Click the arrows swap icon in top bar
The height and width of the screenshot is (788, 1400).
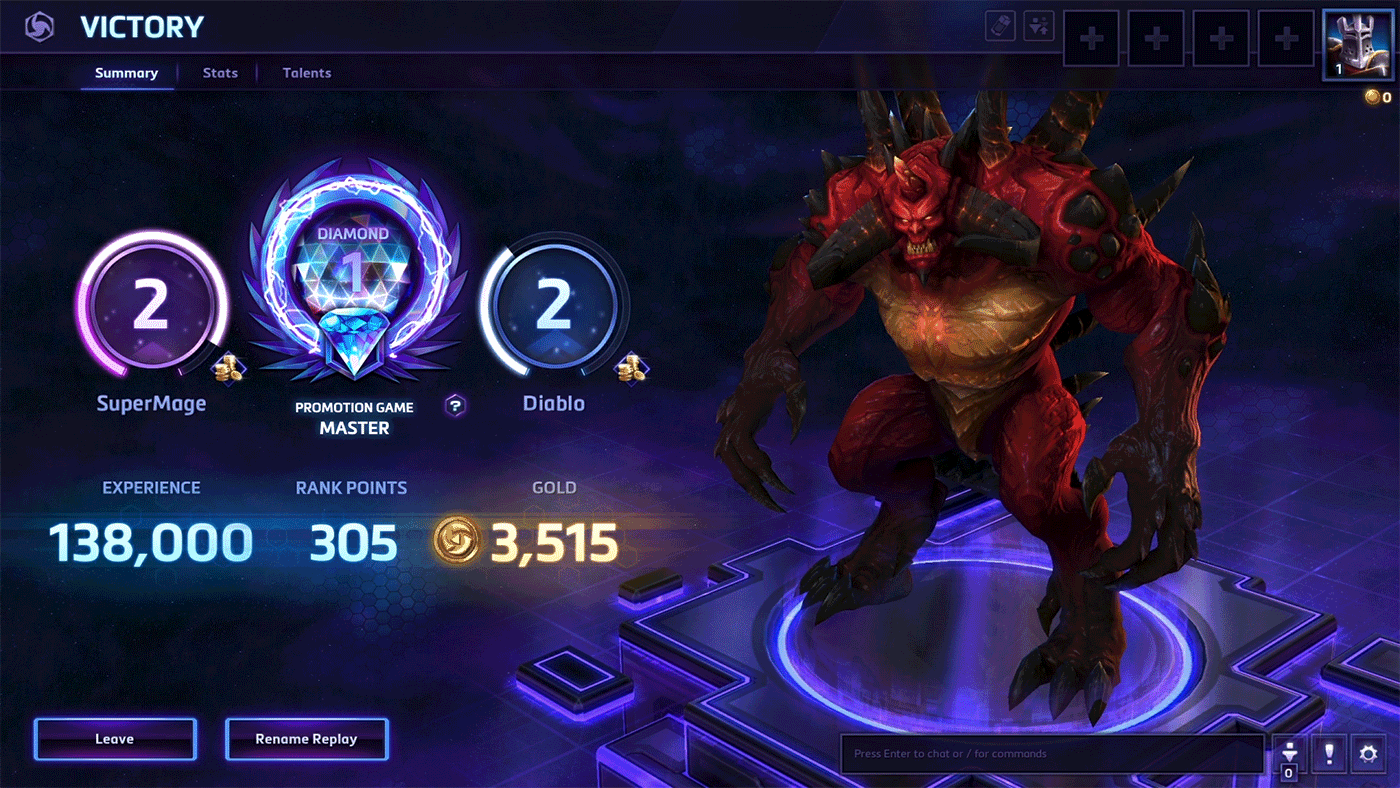(x=1039, y=26)
